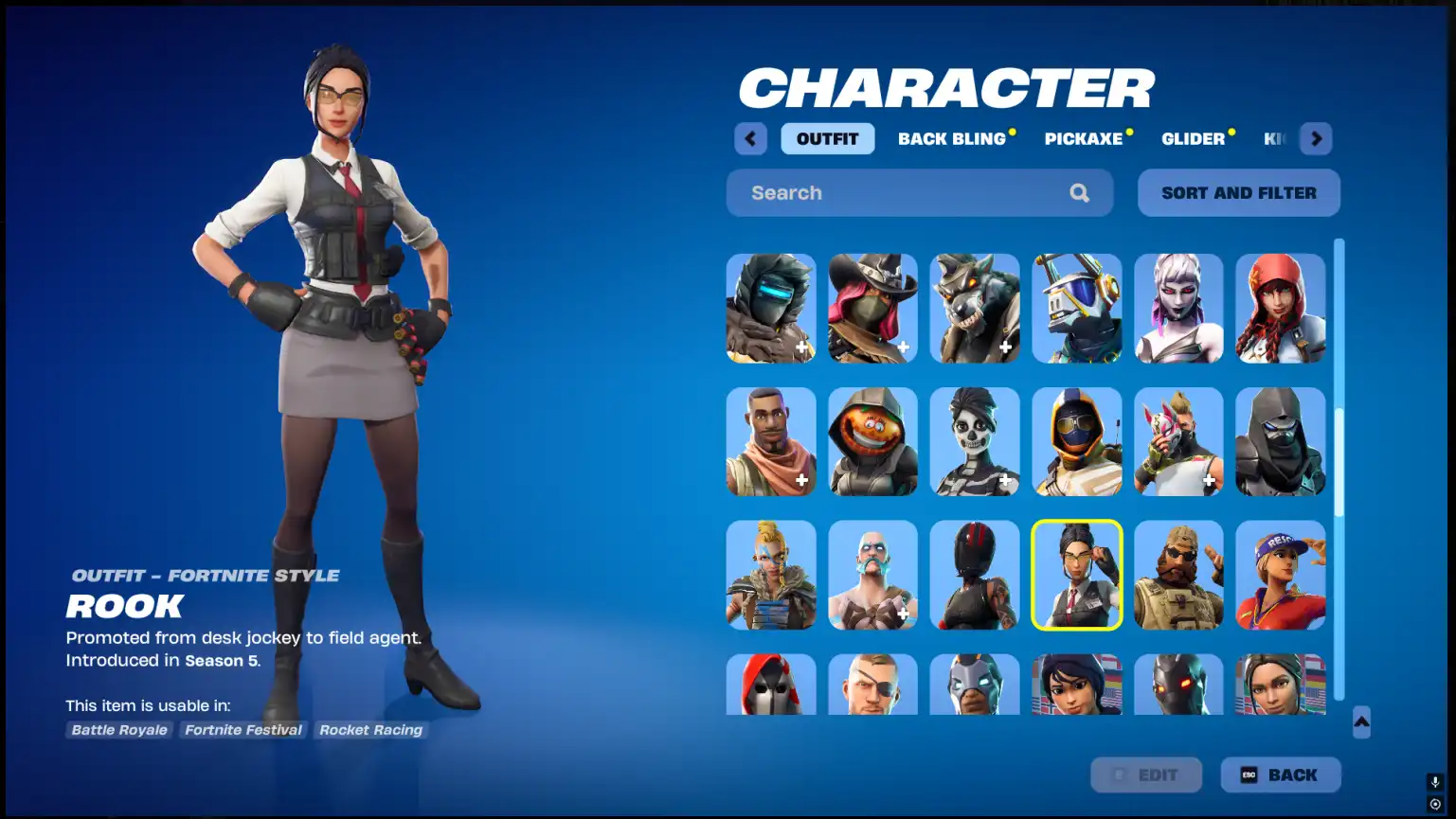Select the purple rescue cap lifeguard outfit
Viewport: 1456px width, 819px height.
pyautogui.click(x=1280, y=575)
